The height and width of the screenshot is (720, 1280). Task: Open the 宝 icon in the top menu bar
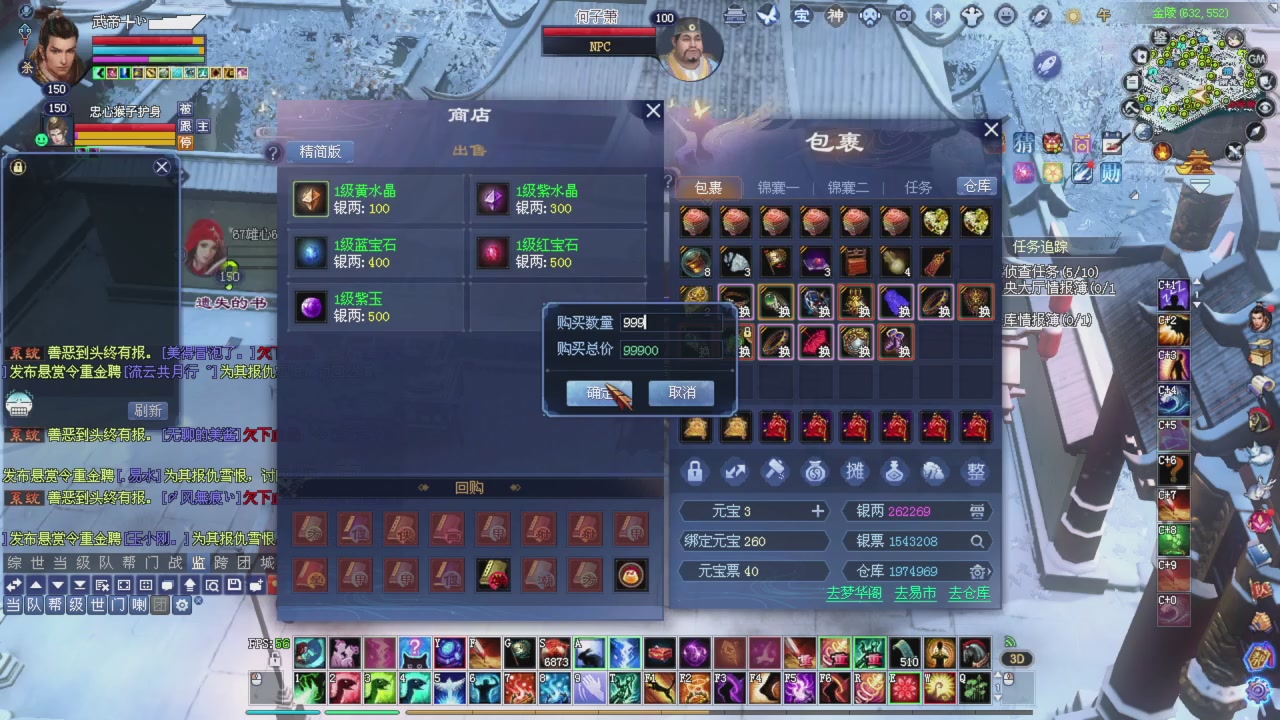click(x=801, y=17)
